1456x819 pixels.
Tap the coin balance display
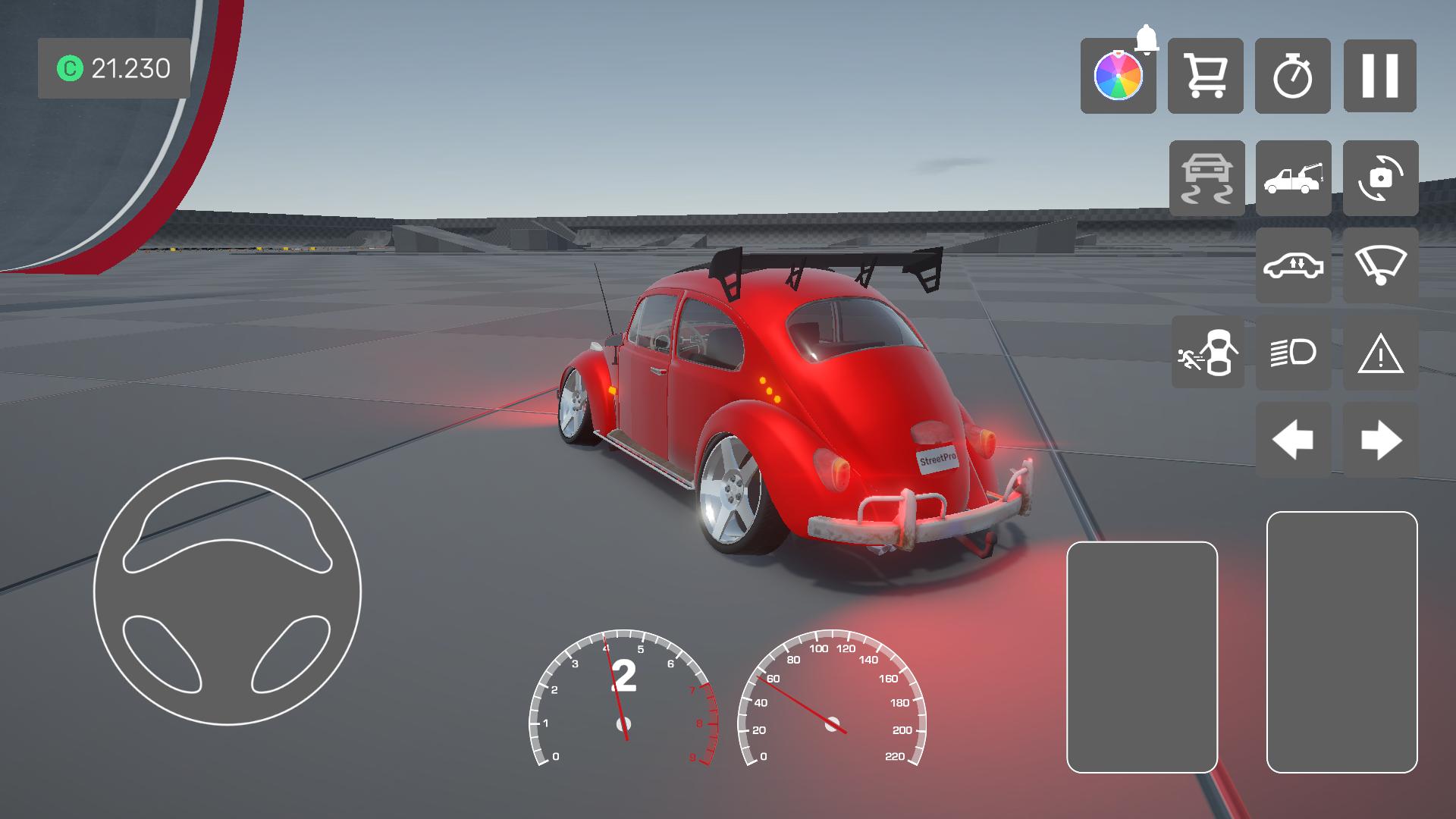[114, 68]
